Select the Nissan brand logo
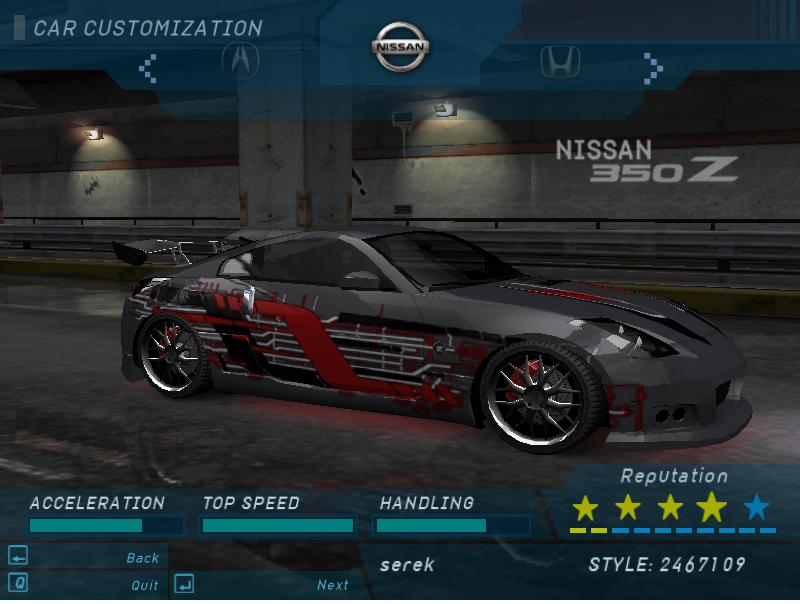Image resolution: width=800 pixels, height=604 pixels. (400, 48)
